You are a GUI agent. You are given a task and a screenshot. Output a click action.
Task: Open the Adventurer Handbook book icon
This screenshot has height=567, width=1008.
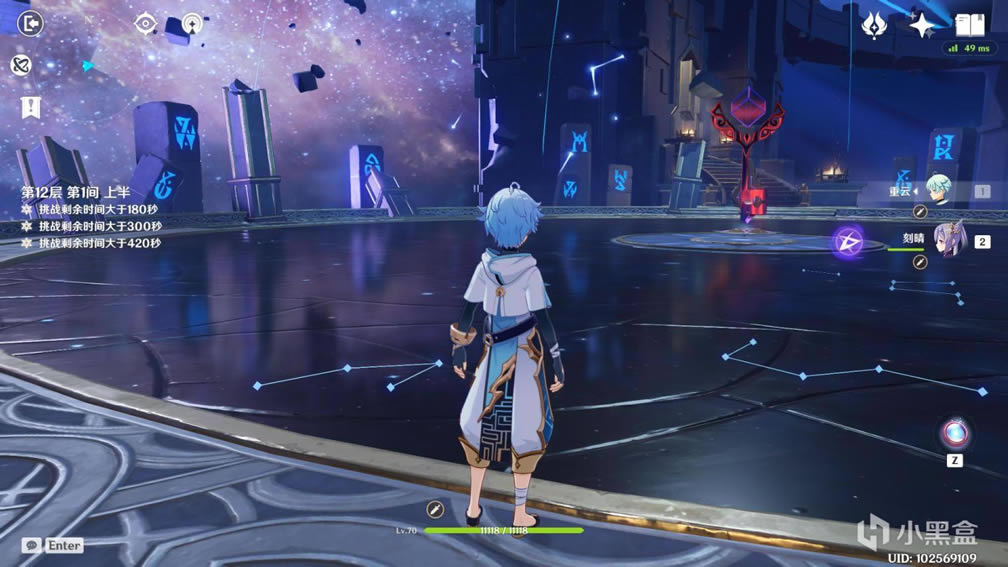pos(969,24)
